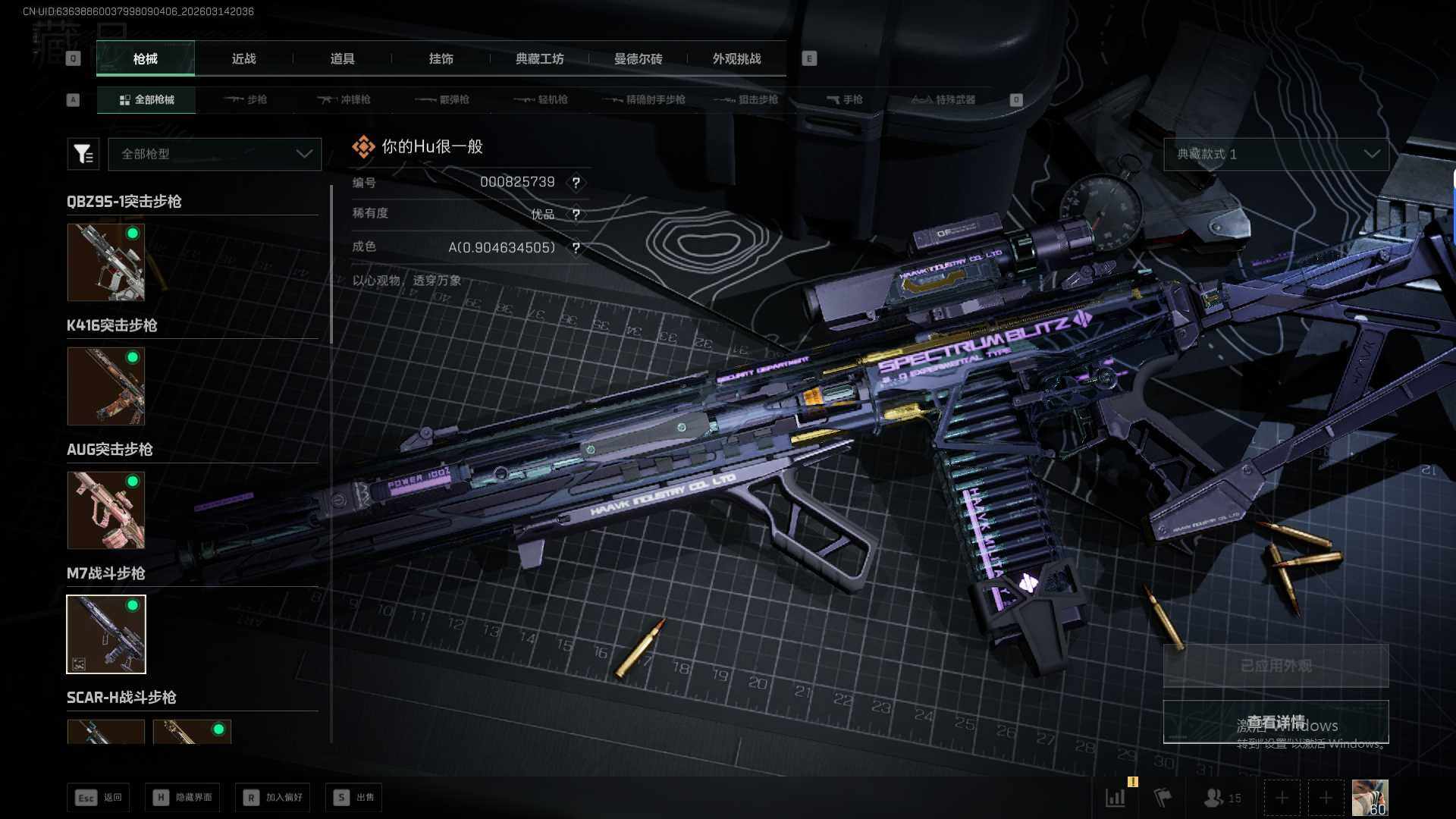Viewport: 1456px width, 819px height.
Task: Open the 全部枪型 weapon type dropdown
Action: click(x=215, y=154)
